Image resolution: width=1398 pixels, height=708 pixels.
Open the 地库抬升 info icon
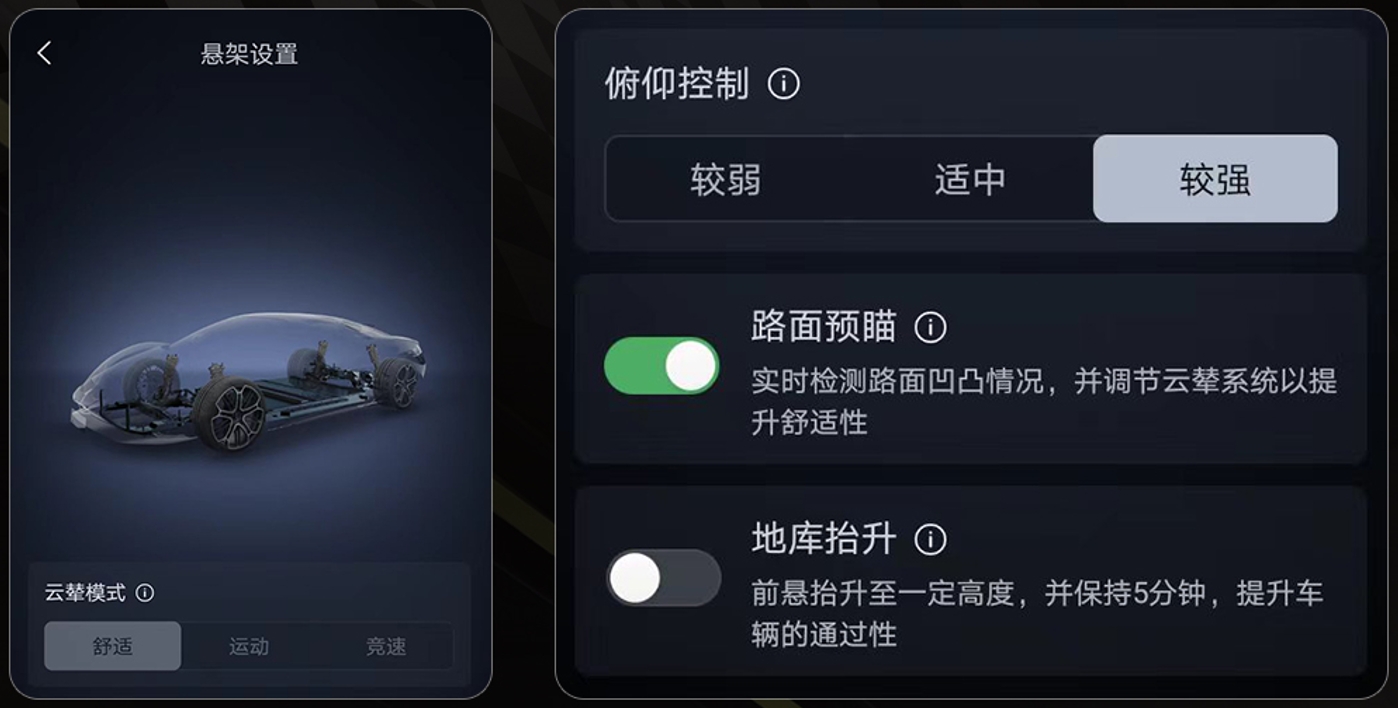click(930, 540)
